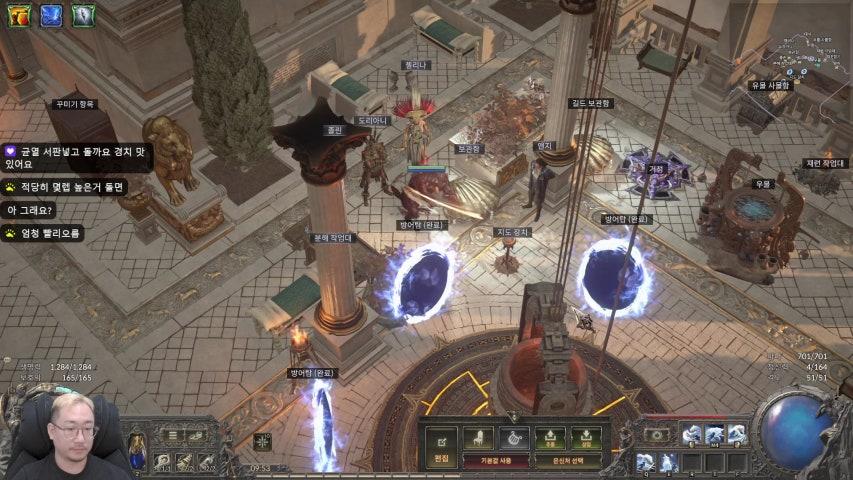This screenshot has height=480, width=853.
Task: Select the chair decoration icon
Action: pyautogui.click(x=478, y=437)
